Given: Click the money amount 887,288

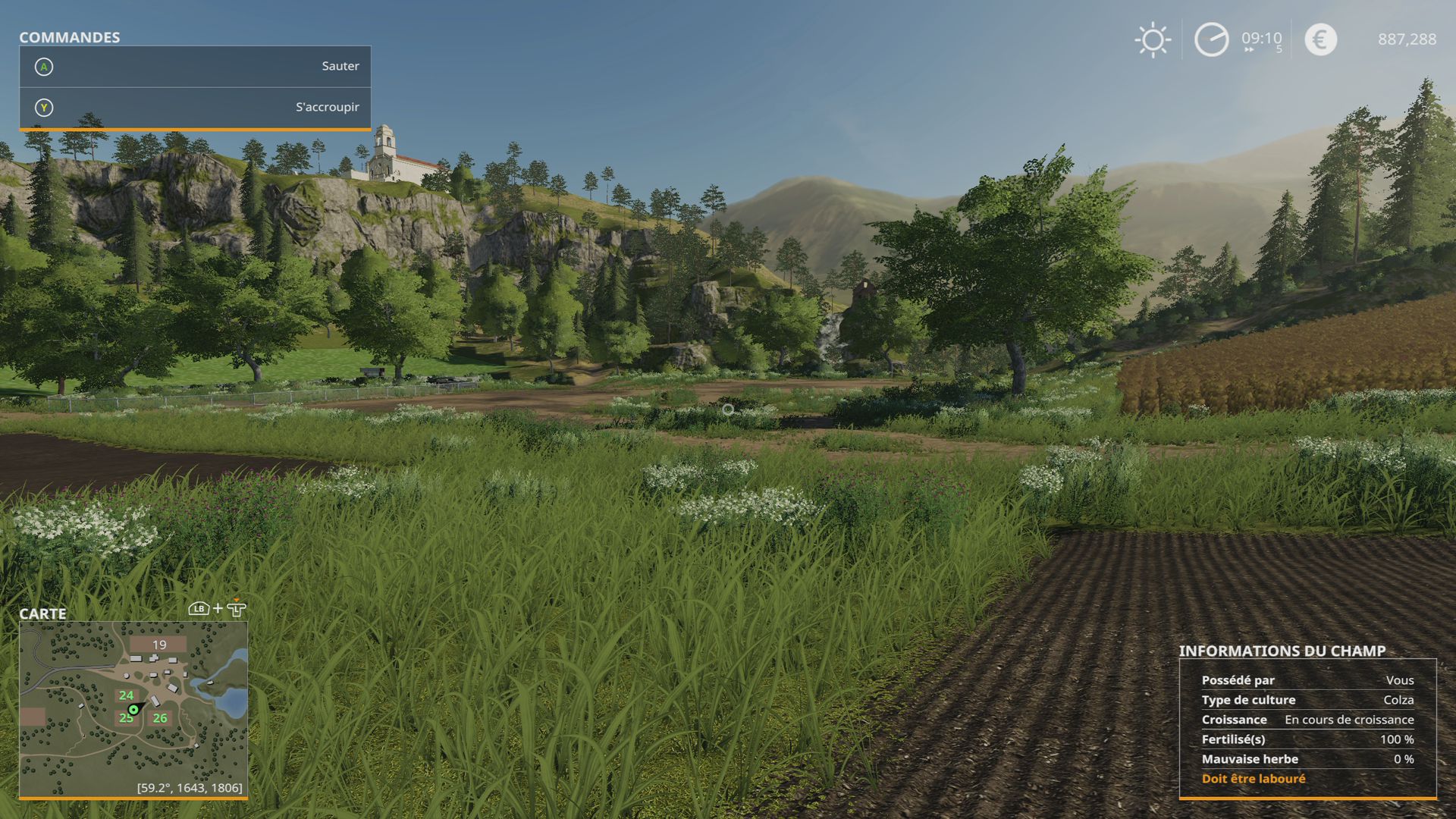Looking at the screenshot, I should pyautogui.click(x=1407, y=39).
